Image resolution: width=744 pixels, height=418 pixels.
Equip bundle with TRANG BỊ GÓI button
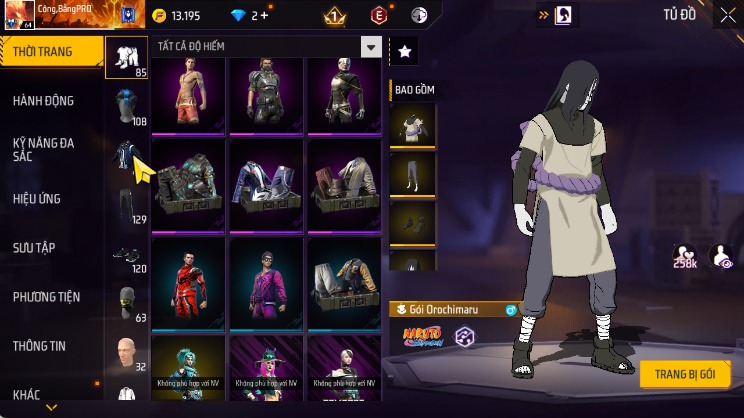click(x=685, y=374)
